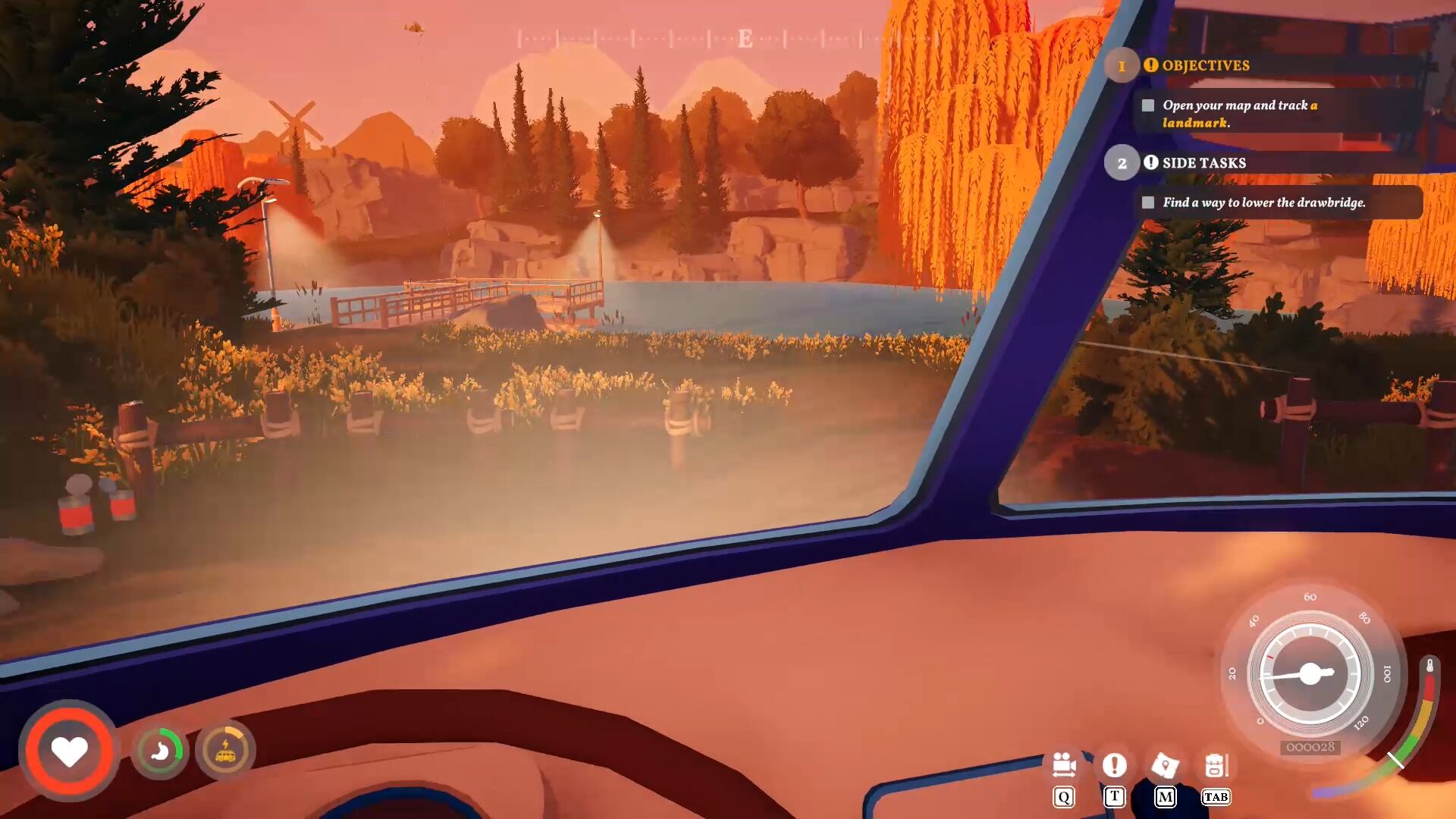Click the camera view switch icon
This screenshot has height=819, width=1456.
coord(1064,765)
